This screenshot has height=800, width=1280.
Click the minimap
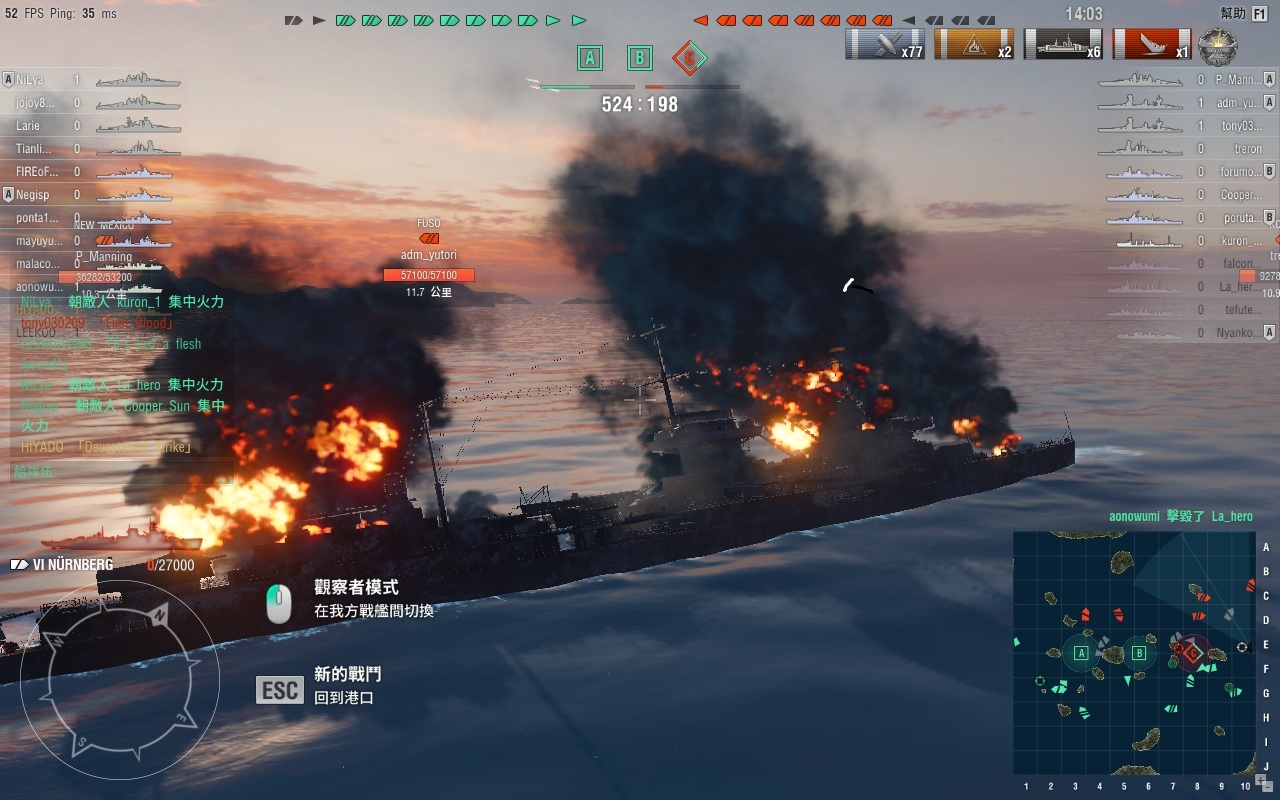coord(1134,652)
